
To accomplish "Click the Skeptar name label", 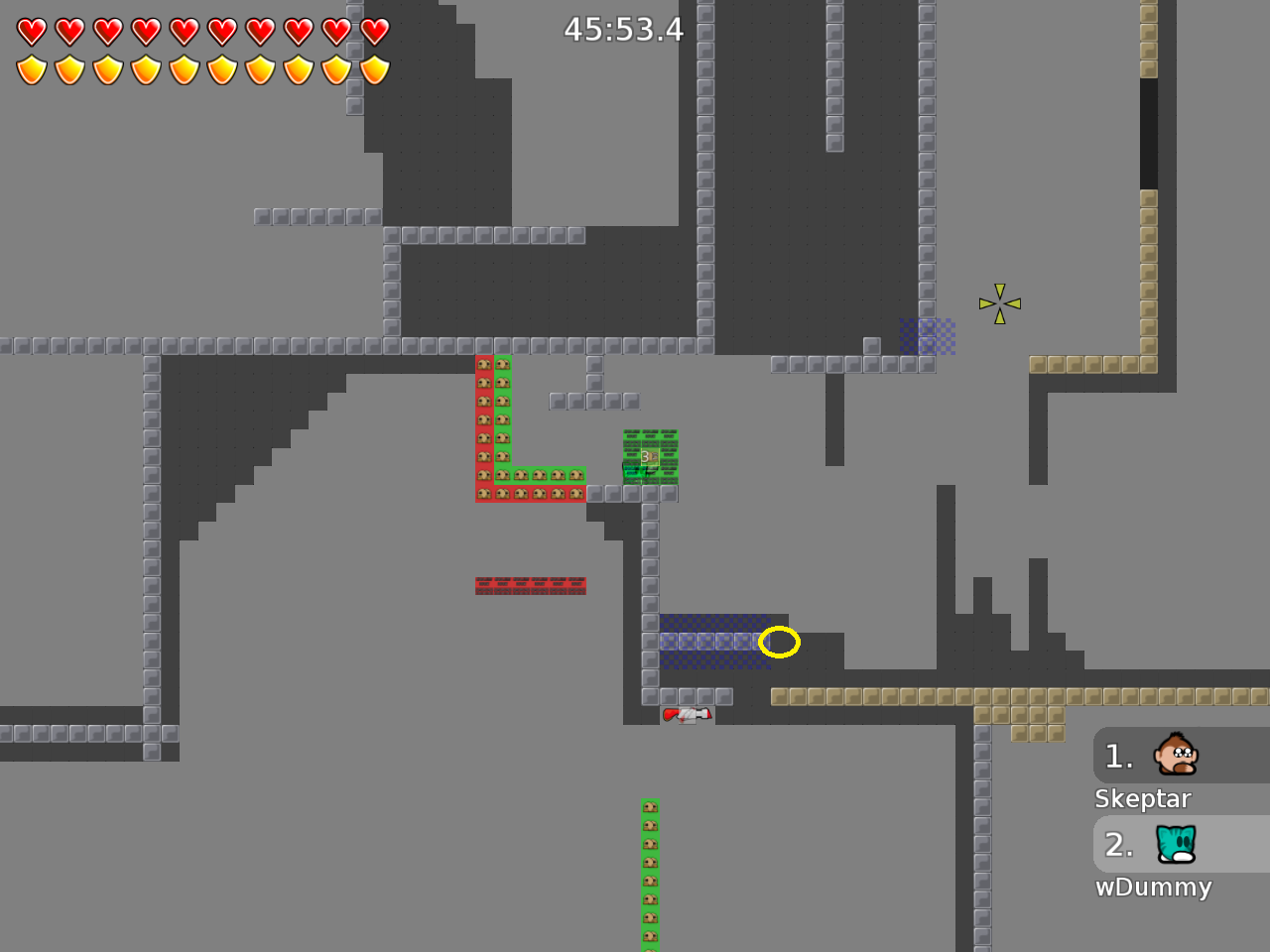I will pos(1143,798).
